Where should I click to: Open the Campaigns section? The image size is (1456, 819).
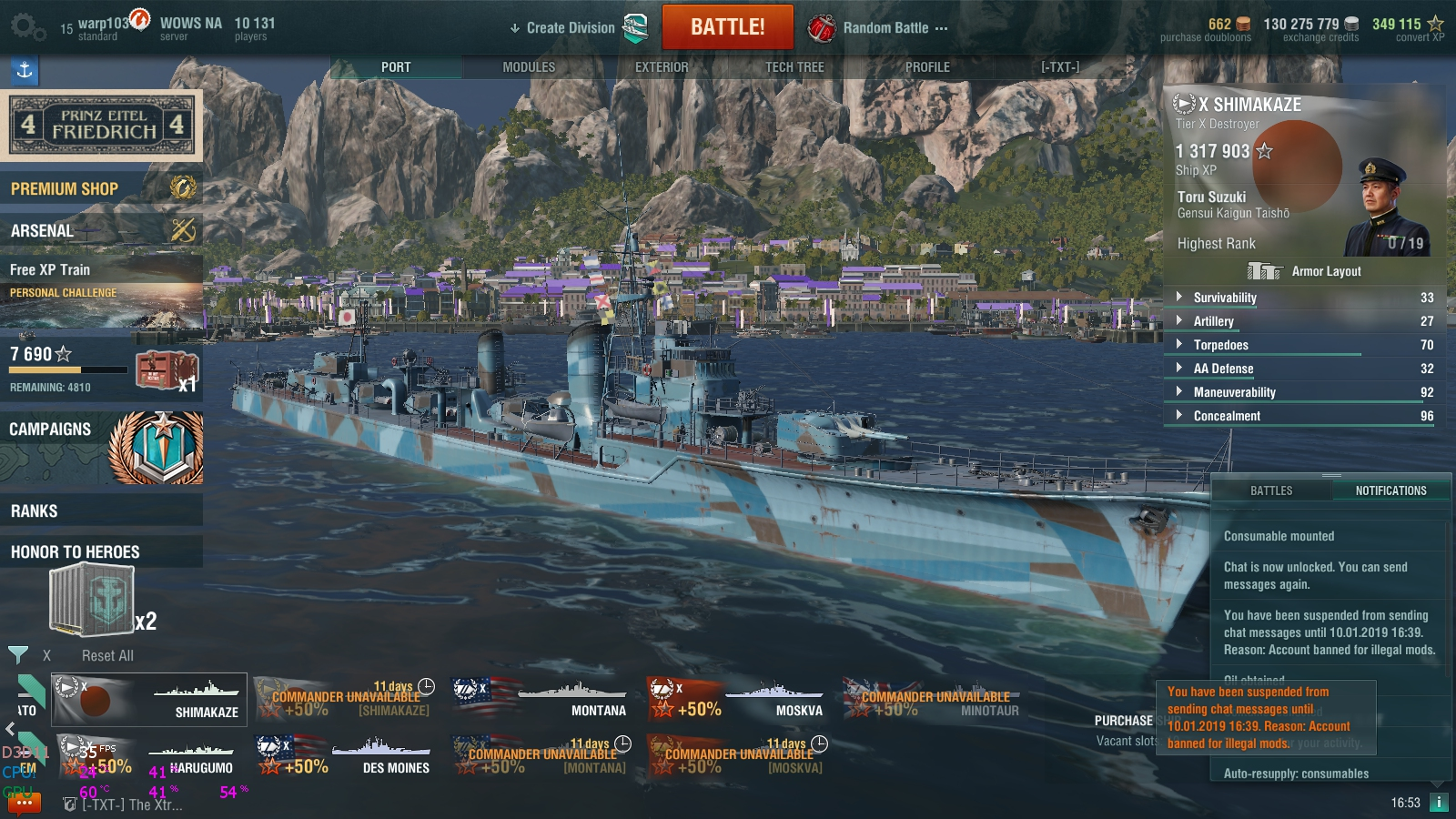[x=100, y=446]
